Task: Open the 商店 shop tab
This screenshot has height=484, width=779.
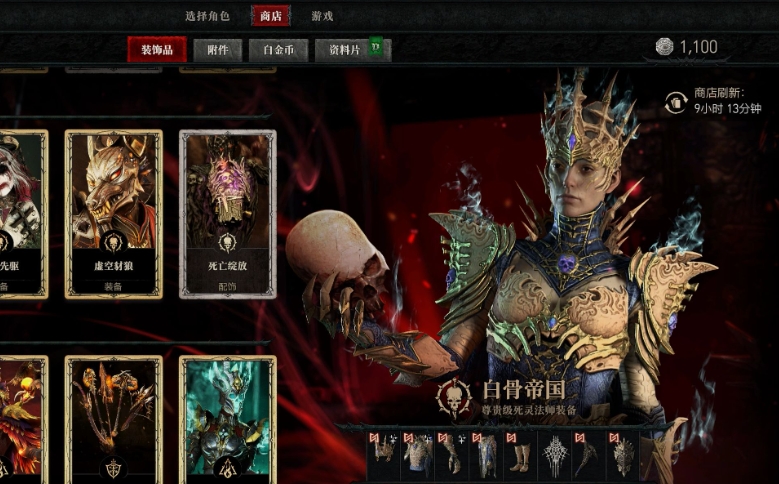Action: tap(270, 16)
